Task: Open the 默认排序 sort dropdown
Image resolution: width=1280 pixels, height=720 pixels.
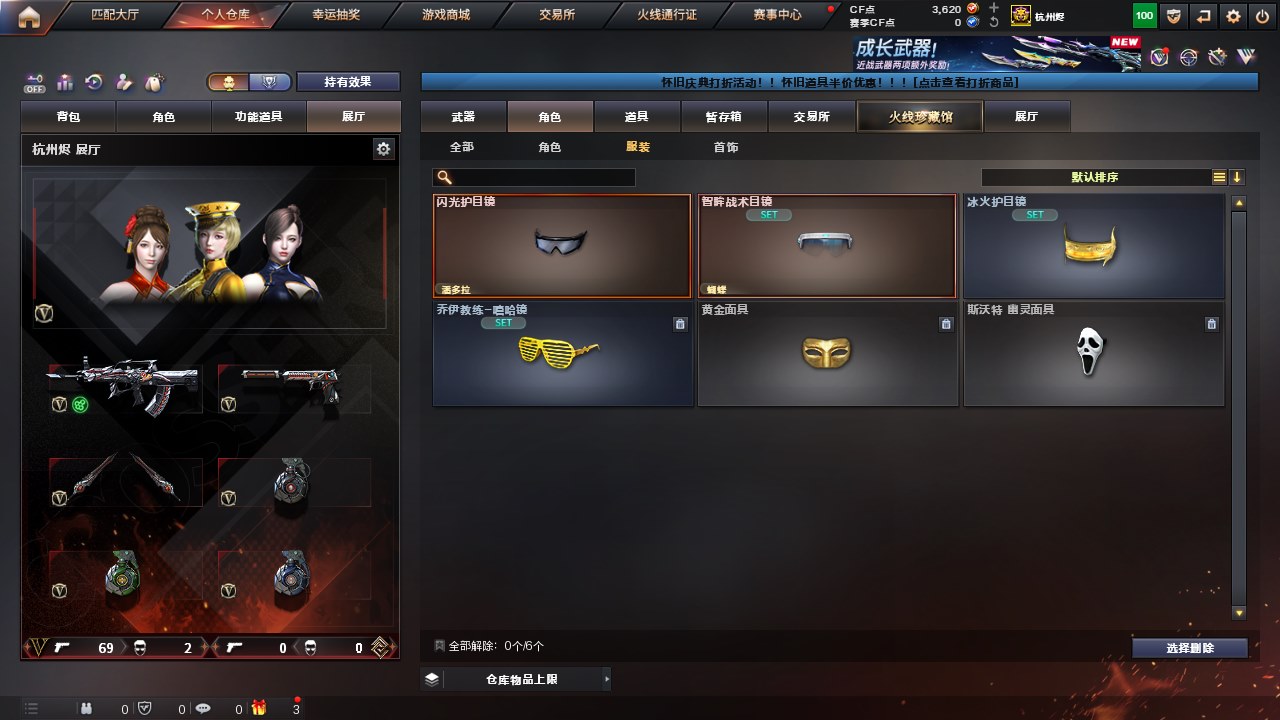Action: (x=1095, y=177)
